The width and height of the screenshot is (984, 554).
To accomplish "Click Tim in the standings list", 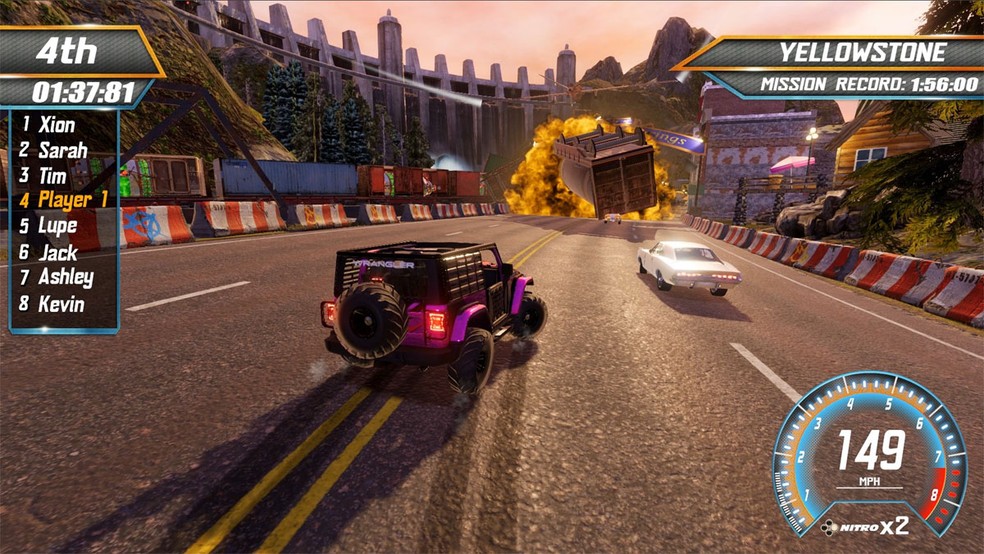I will (53, 176).
